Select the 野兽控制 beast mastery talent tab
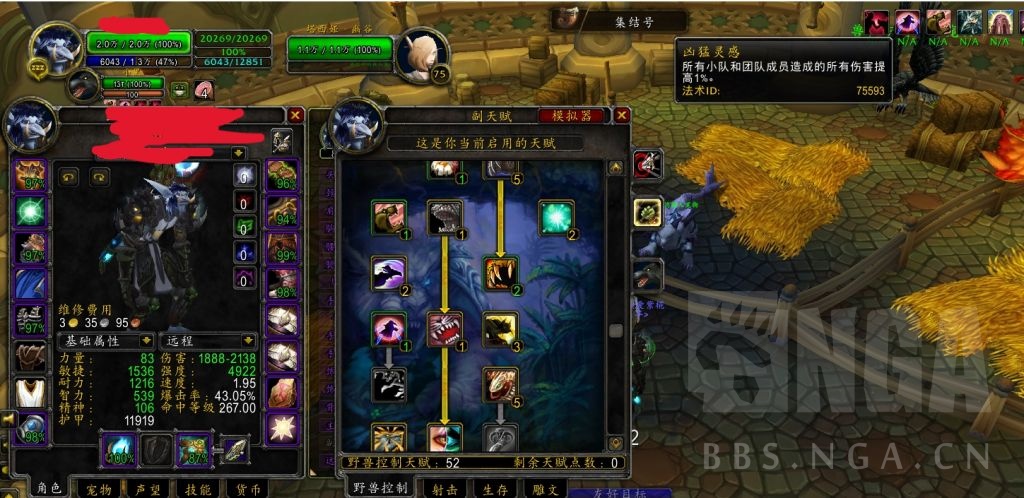Image resolution: width=1024 pixels, height=498 pixels. (381, 488)
